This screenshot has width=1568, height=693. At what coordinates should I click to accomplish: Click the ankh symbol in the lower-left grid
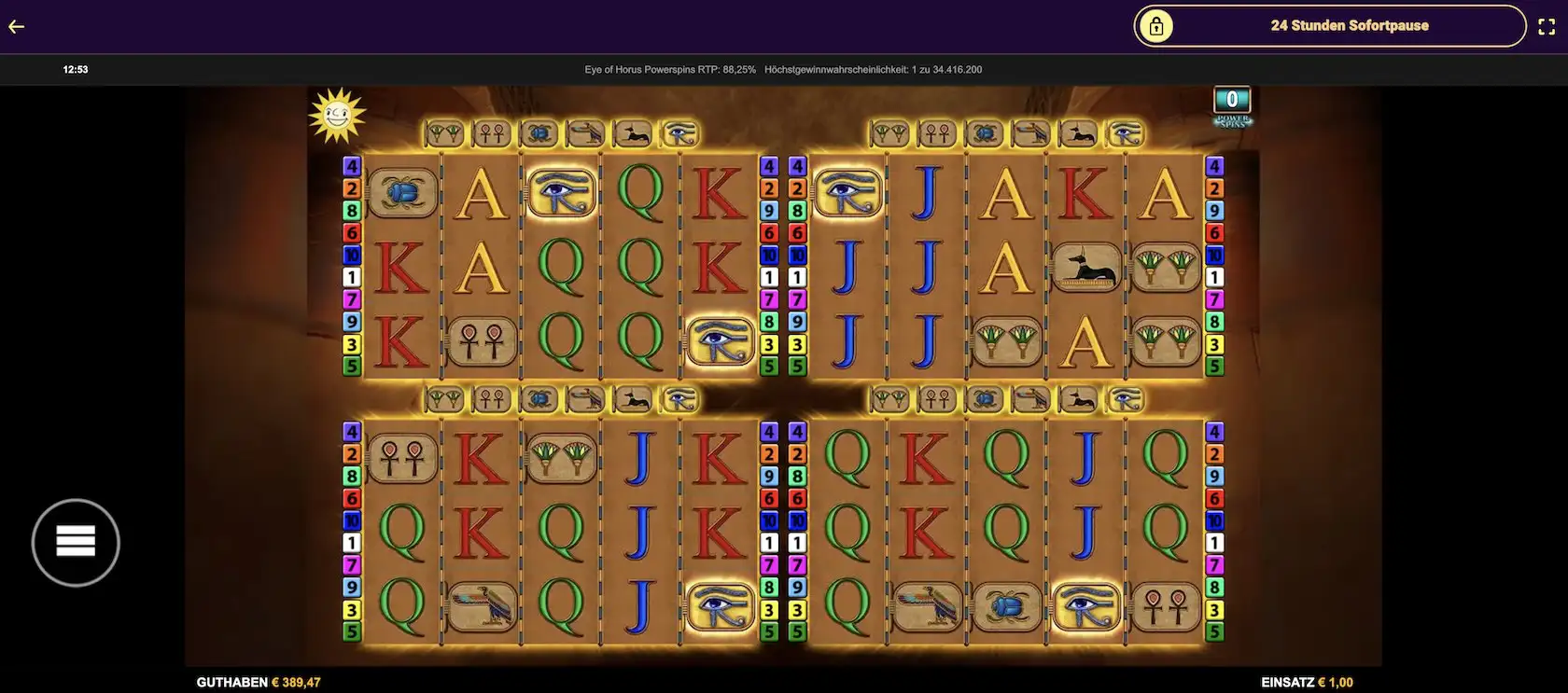pos(401,460)
